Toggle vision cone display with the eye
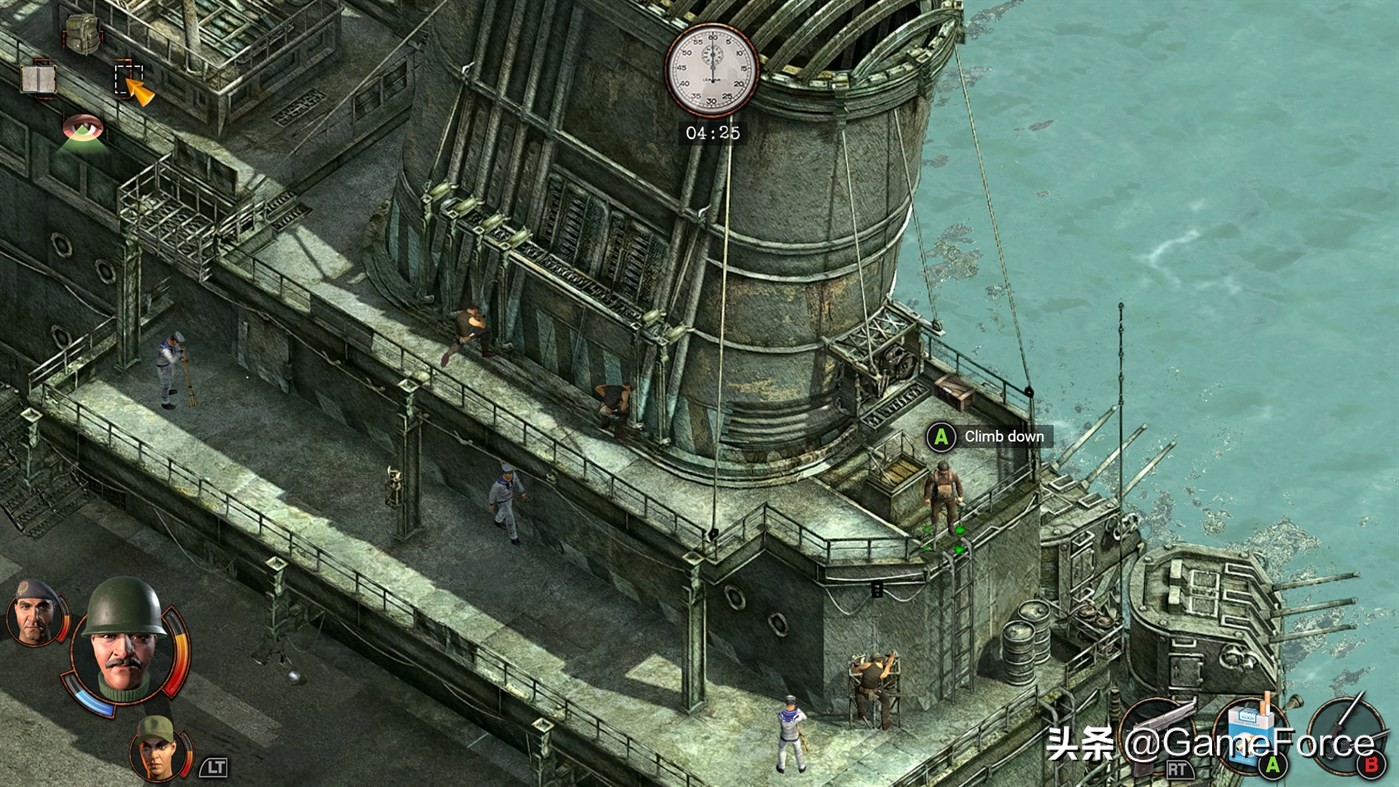This screenshot has width=1399, height=787. 82,127
